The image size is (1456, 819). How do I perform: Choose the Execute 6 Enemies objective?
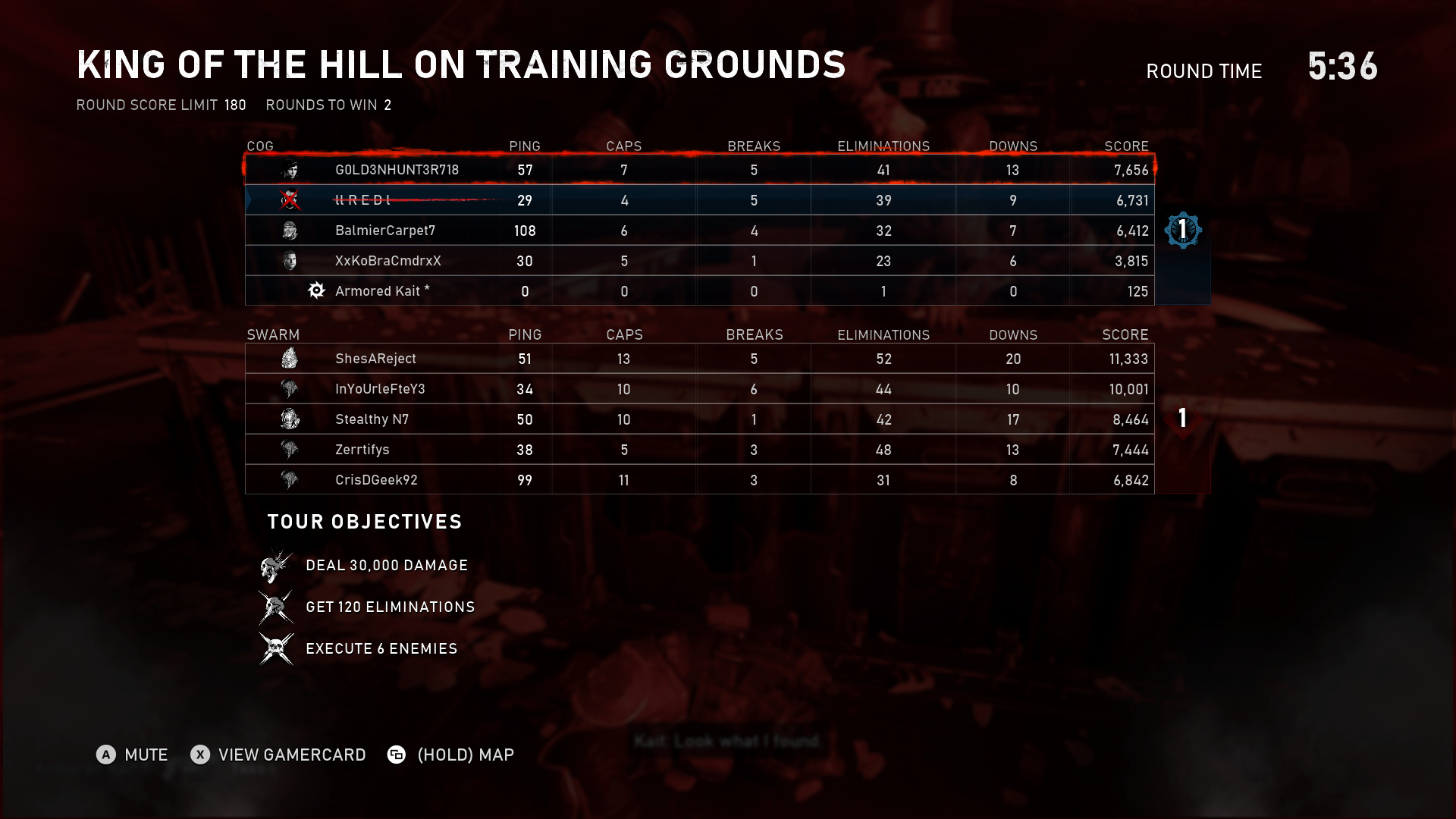pos(381,649)
